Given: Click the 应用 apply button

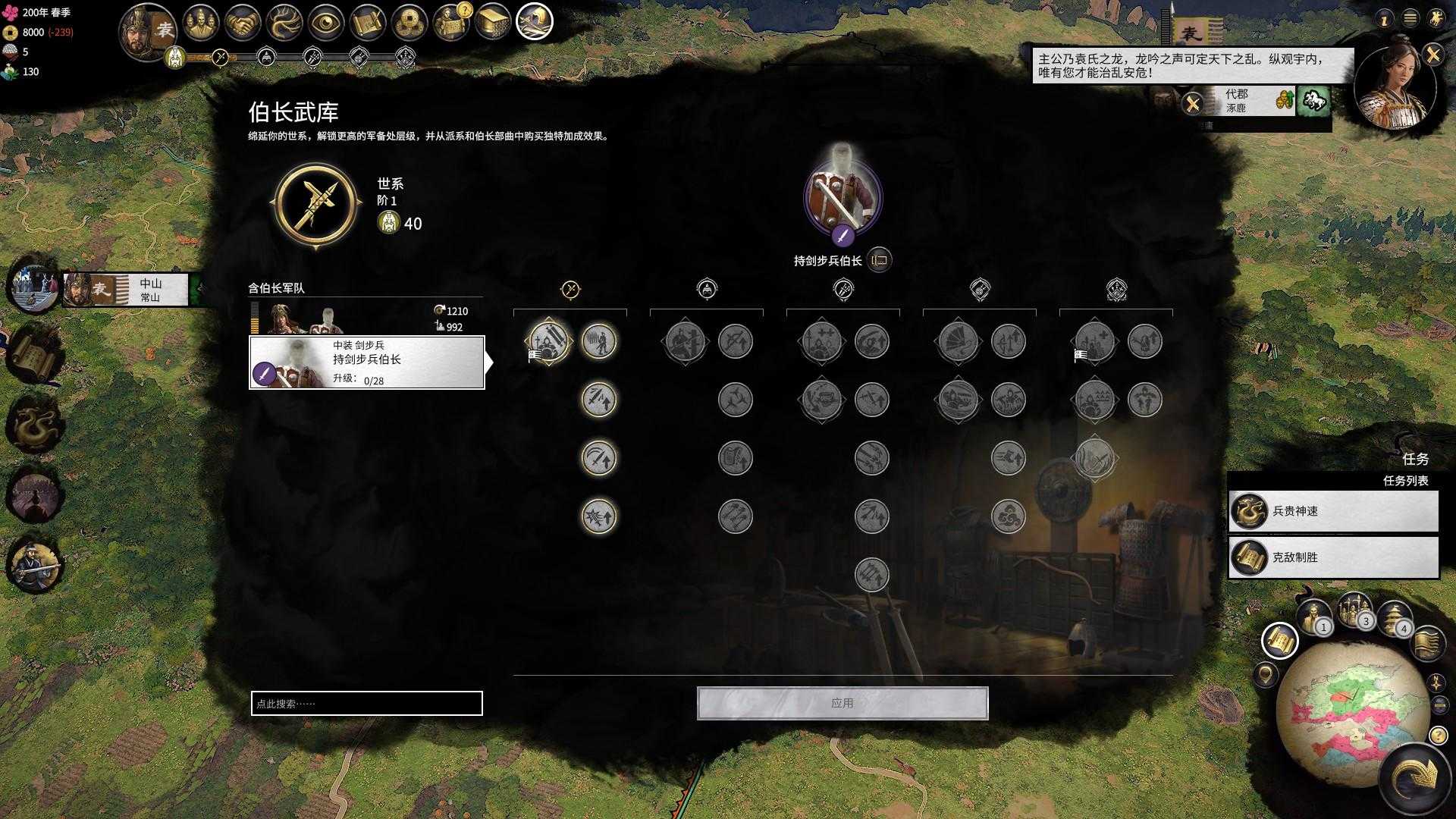Looking at the screenshot, I should [x=843, y=703].
